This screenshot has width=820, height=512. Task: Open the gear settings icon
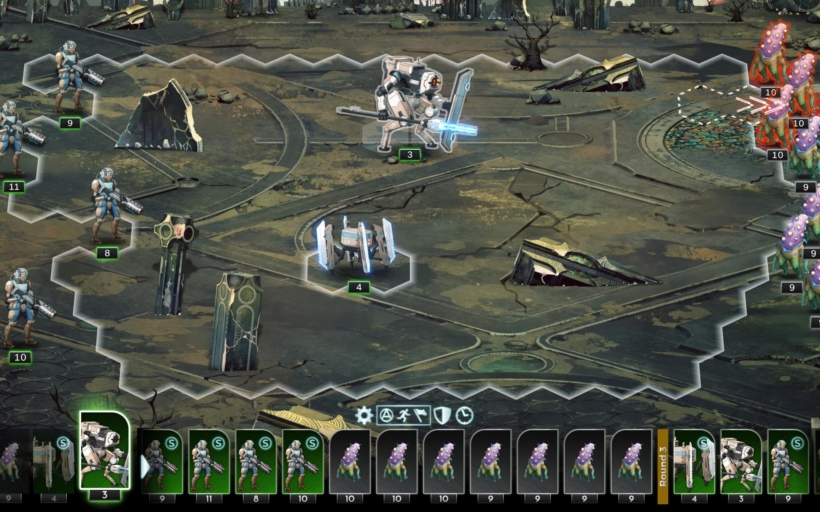[364, 415]
